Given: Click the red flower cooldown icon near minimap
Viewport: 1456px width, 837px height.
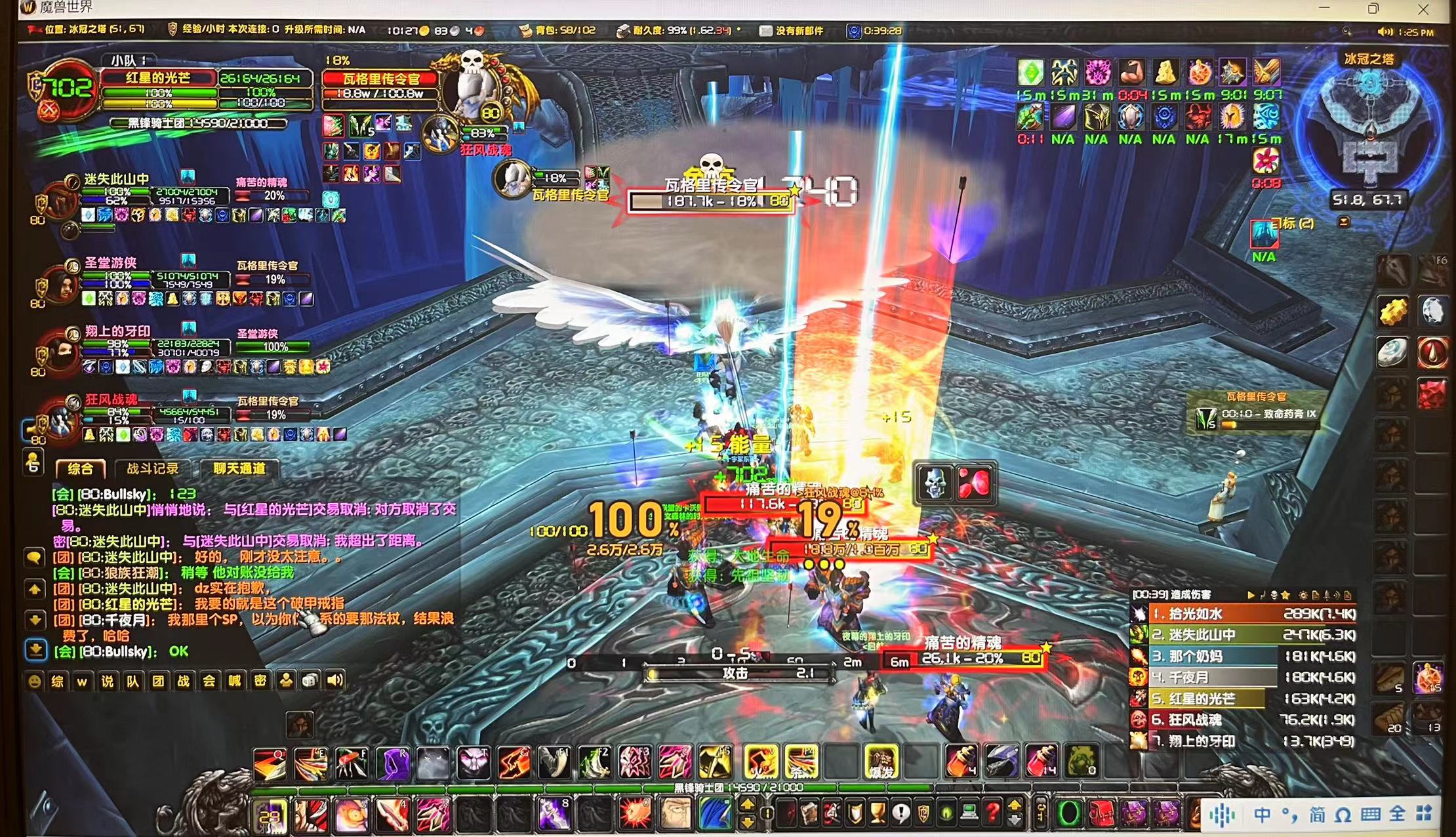Looking at the screenshot, I should pyautogui.click(x=1266, y=161).
